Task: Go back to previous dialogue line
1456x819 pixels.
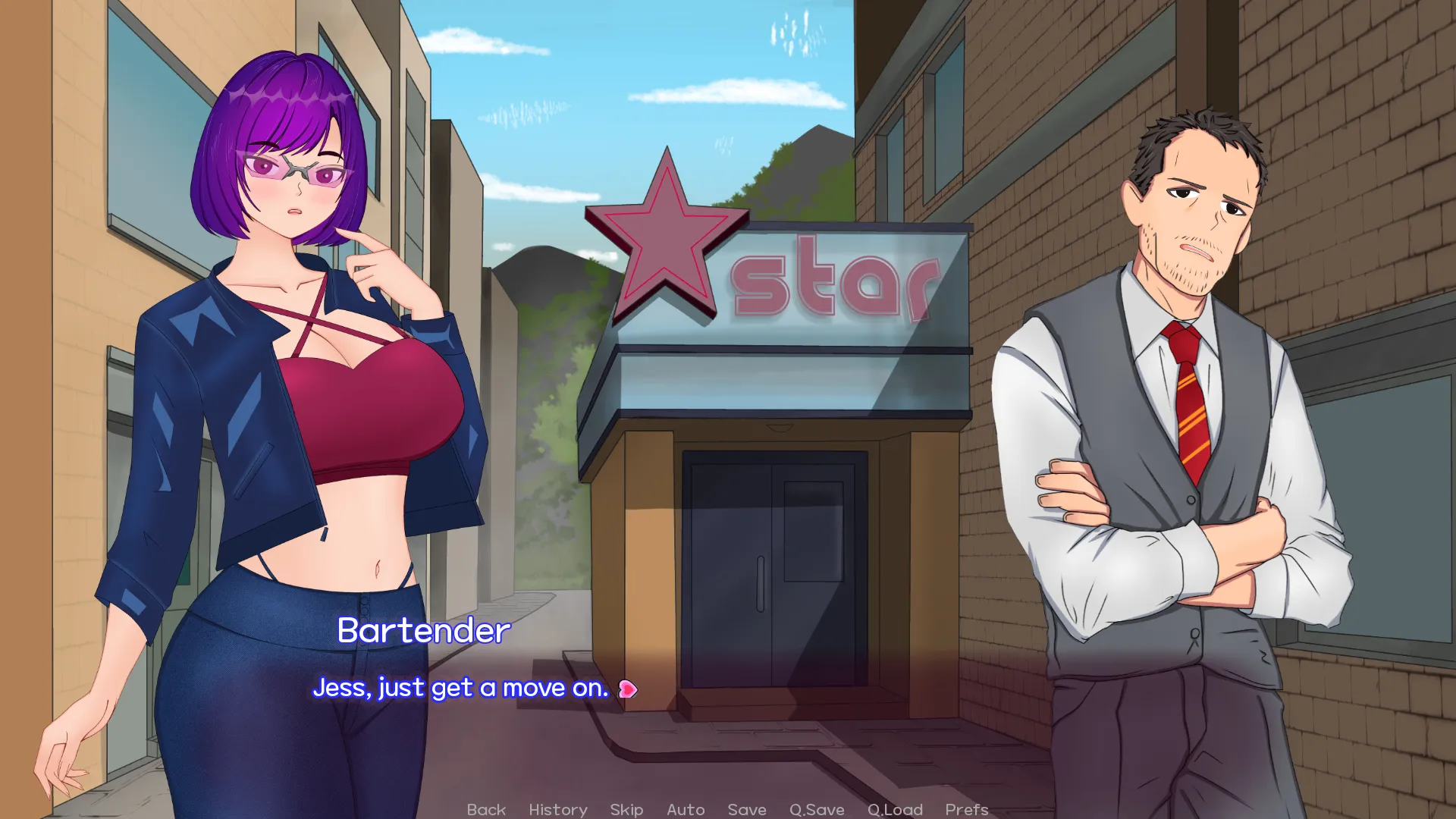Action: tap(486, 809)
